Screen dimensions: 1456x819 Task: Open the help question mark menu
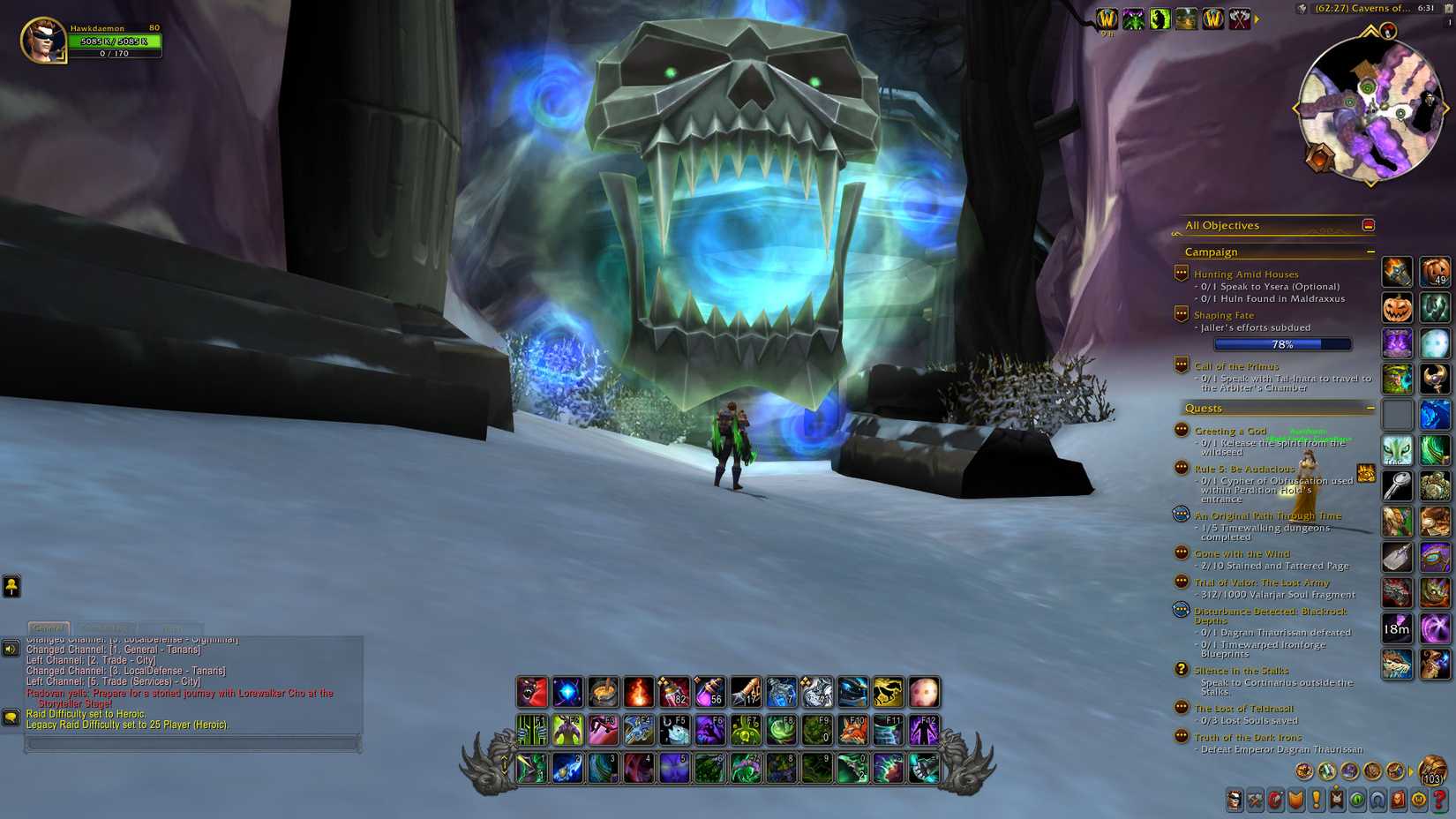pos(1439,801)
